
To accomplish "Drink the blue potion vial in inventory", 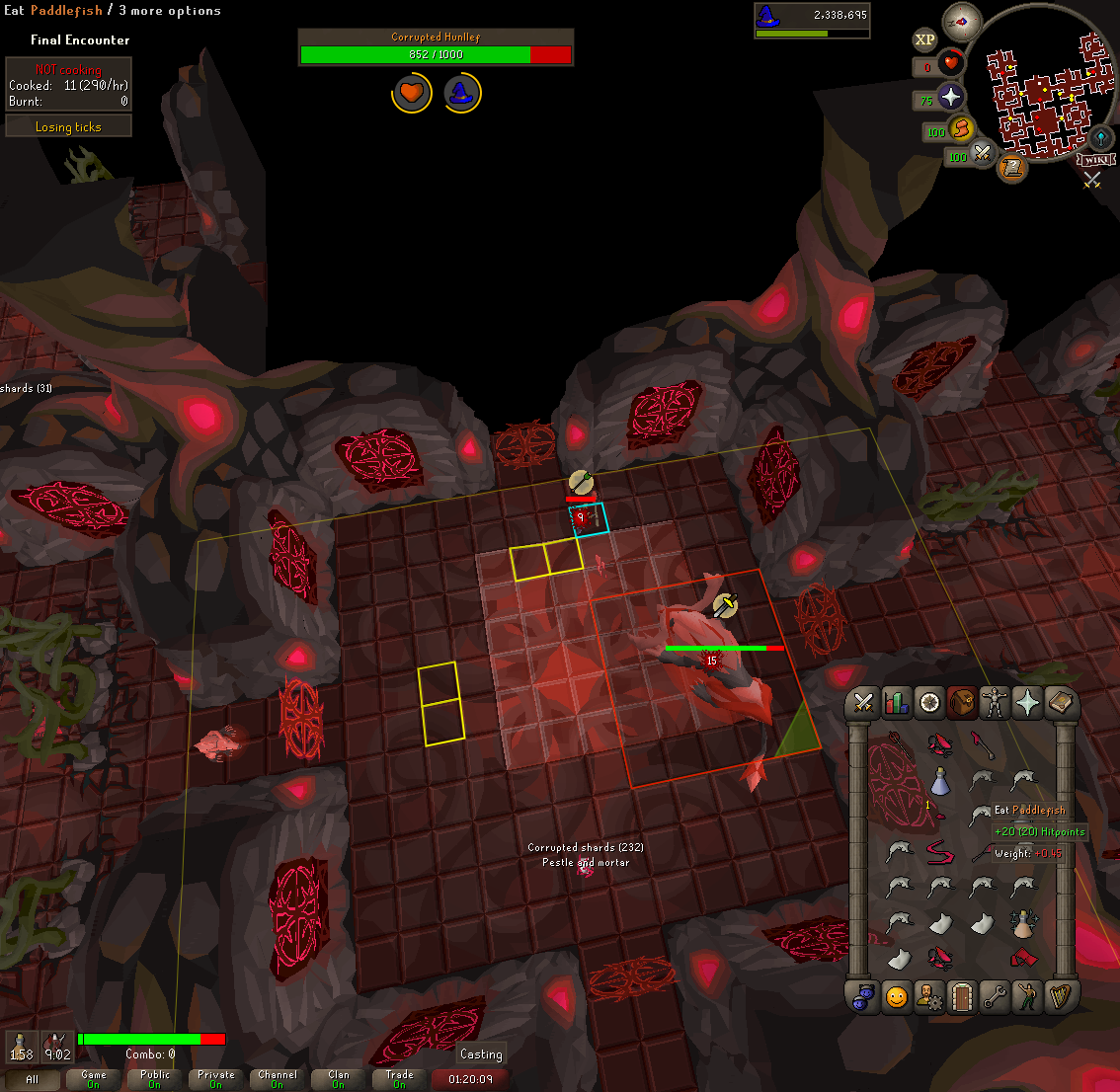I will coord(940,782).
